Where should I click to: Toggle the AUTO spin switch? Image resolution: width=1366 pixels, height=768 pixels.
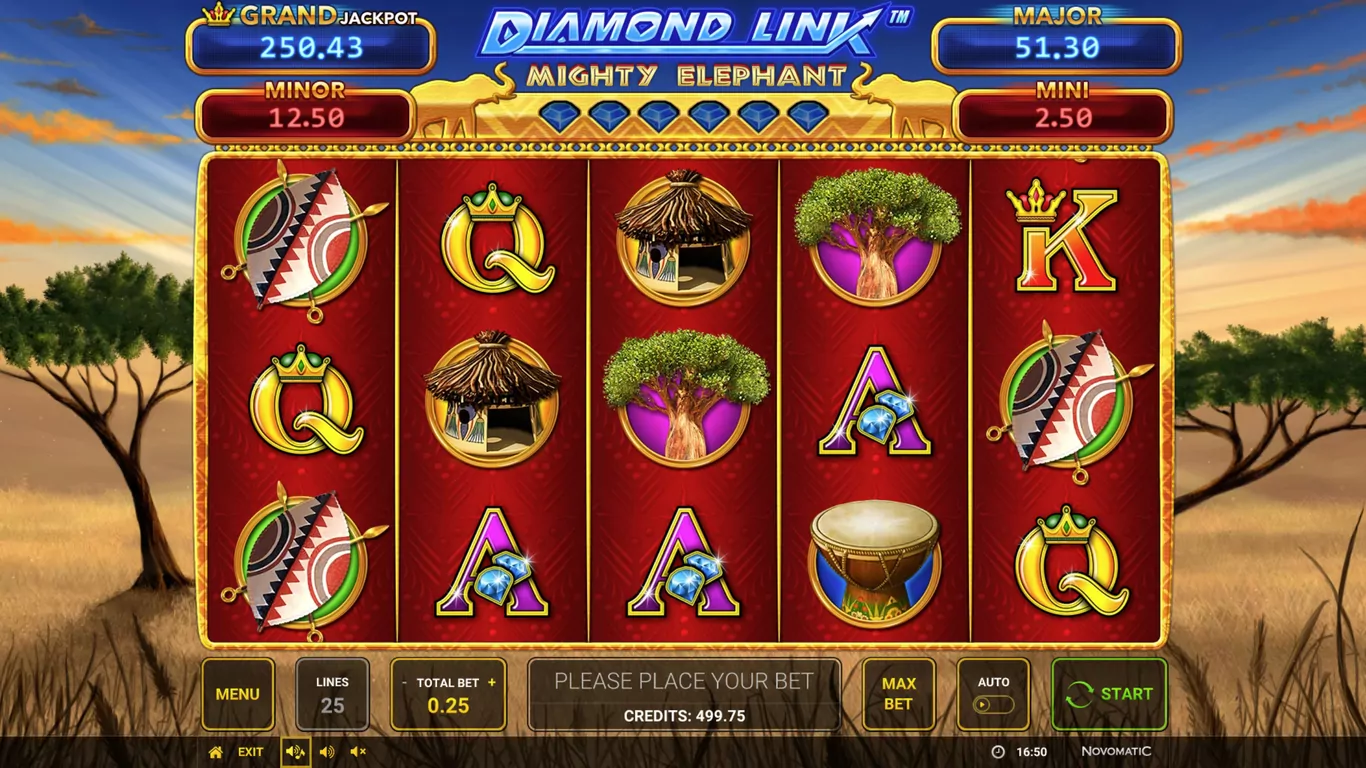click(x=993, y=704)
